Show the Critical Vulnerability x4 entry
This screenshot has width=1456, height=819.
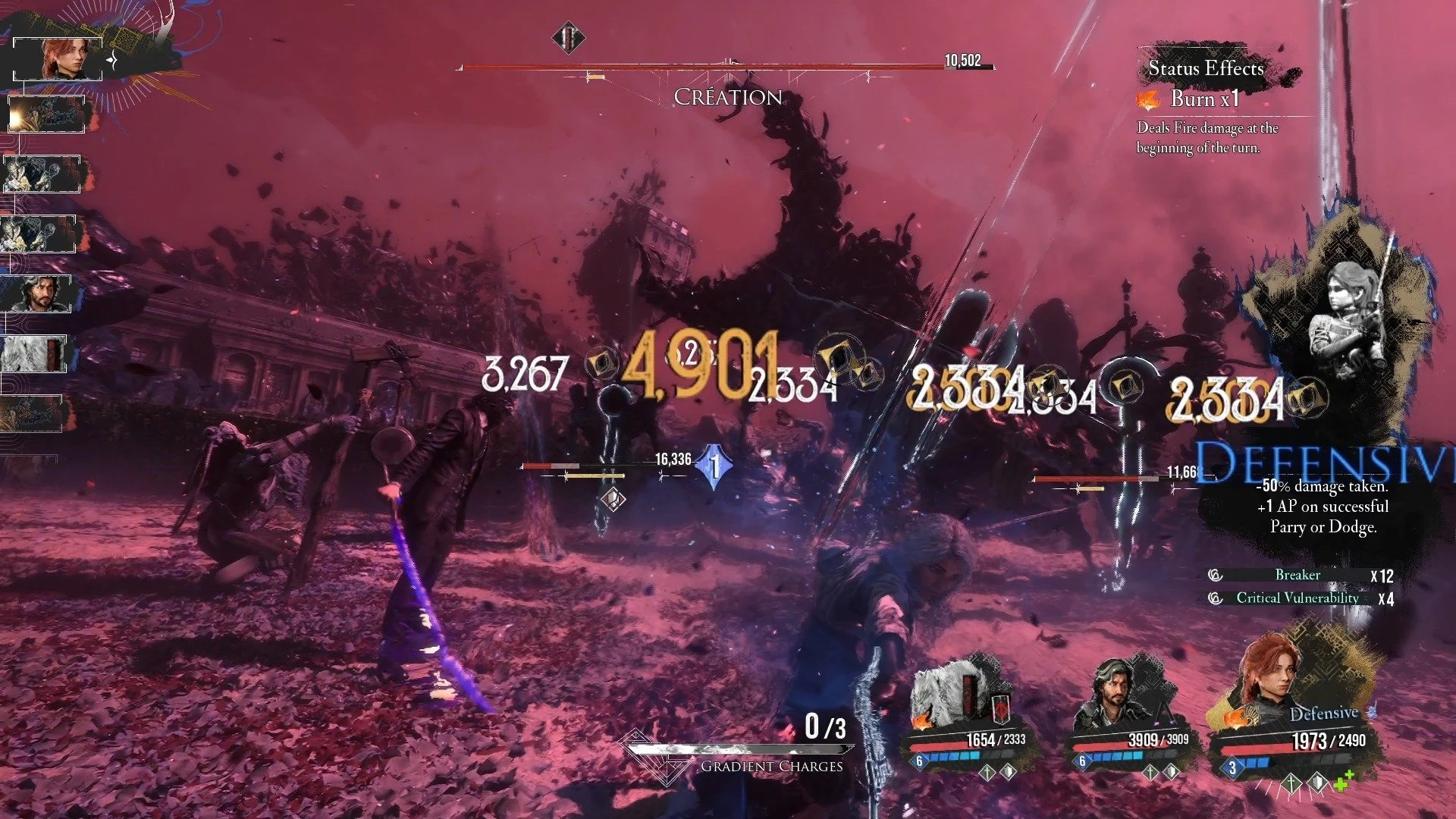1298,598
